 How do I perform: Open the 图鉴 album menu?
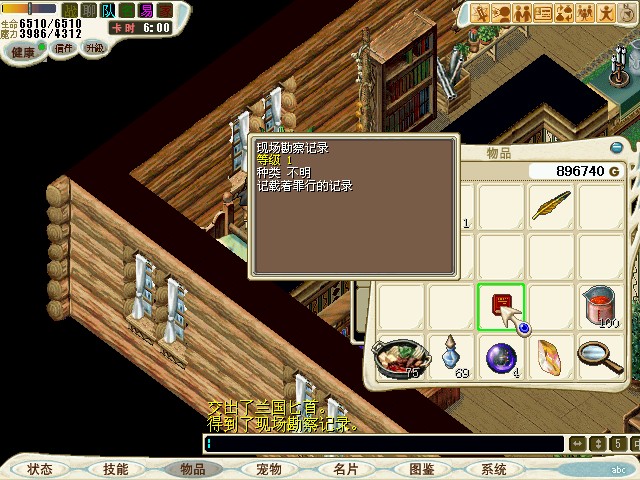point(421,469)
